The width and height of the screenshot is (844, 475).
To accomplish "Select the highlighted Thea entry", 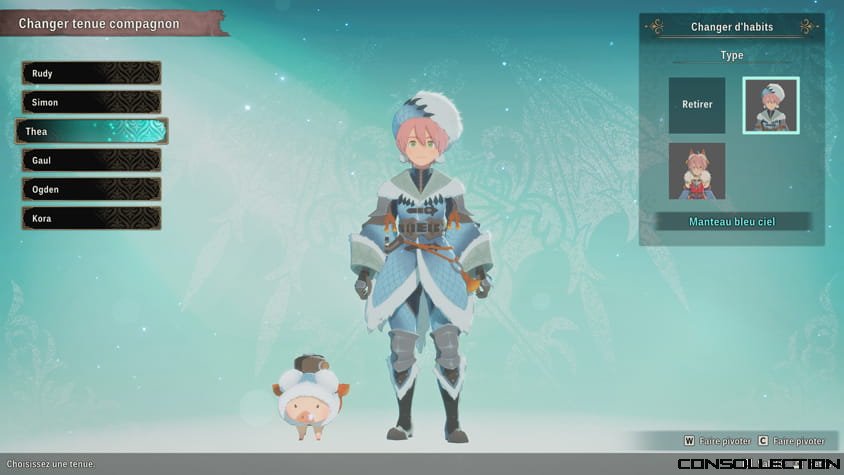I will pos(91,131).
